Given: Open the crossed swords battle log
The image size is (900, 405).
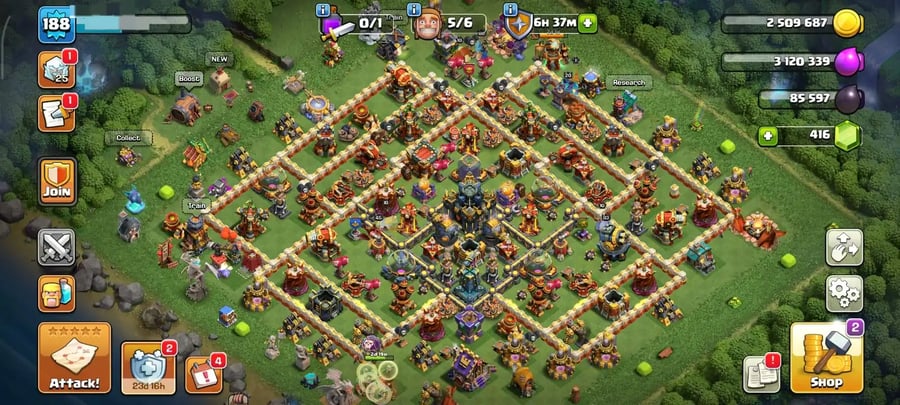Looking at the screenshot, I should (x=57, y=246).
